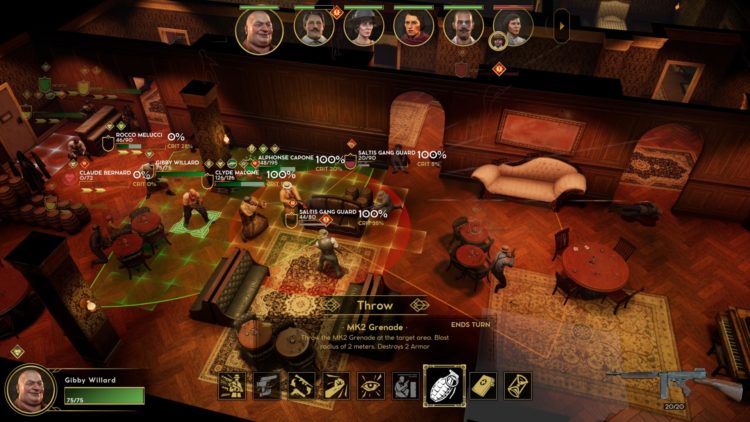Select the mustached man in suit portrait

click(x=312, y=27)
